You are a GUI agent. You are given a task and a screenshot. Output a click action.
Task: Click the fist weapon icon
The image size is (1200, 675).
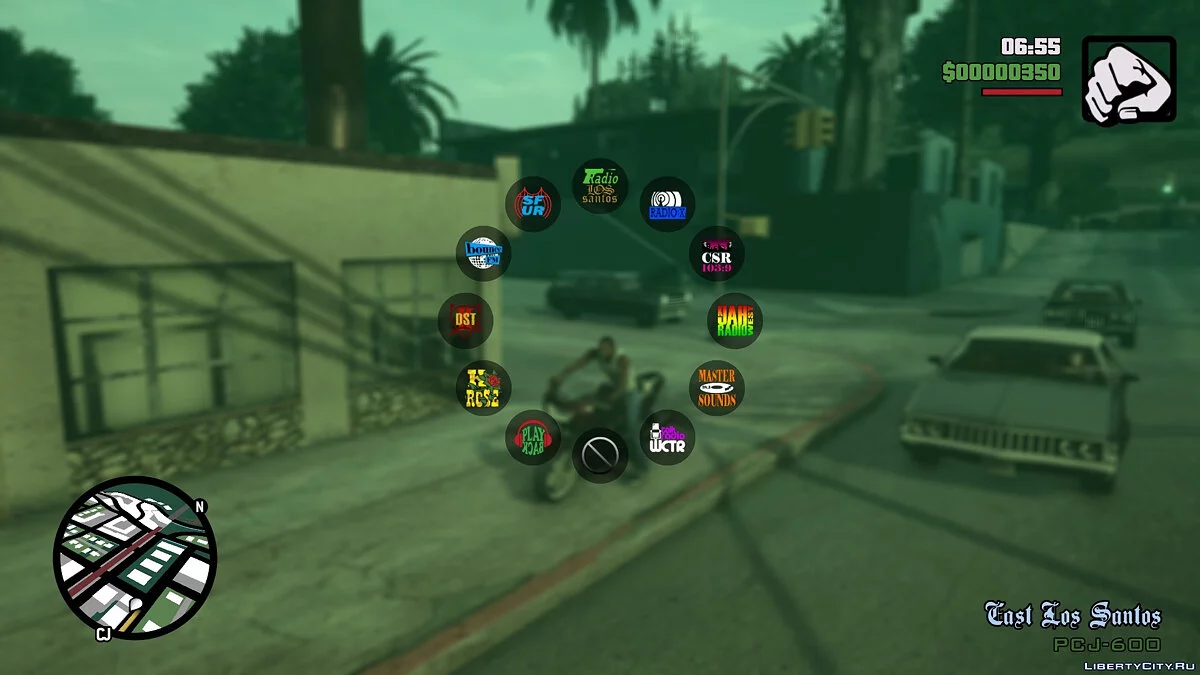(x=1129, y=80)
